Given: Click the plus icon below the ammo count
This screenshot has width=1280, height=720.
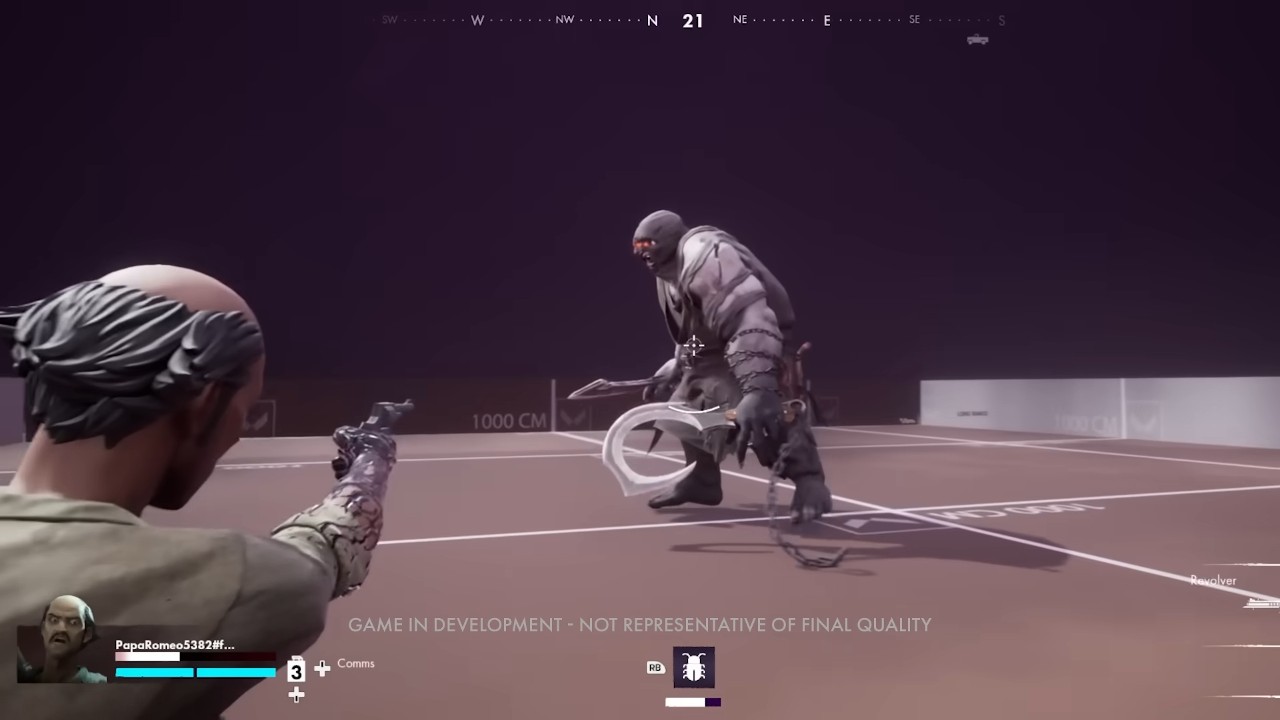Looking at the screenshot, I should 296,695.
